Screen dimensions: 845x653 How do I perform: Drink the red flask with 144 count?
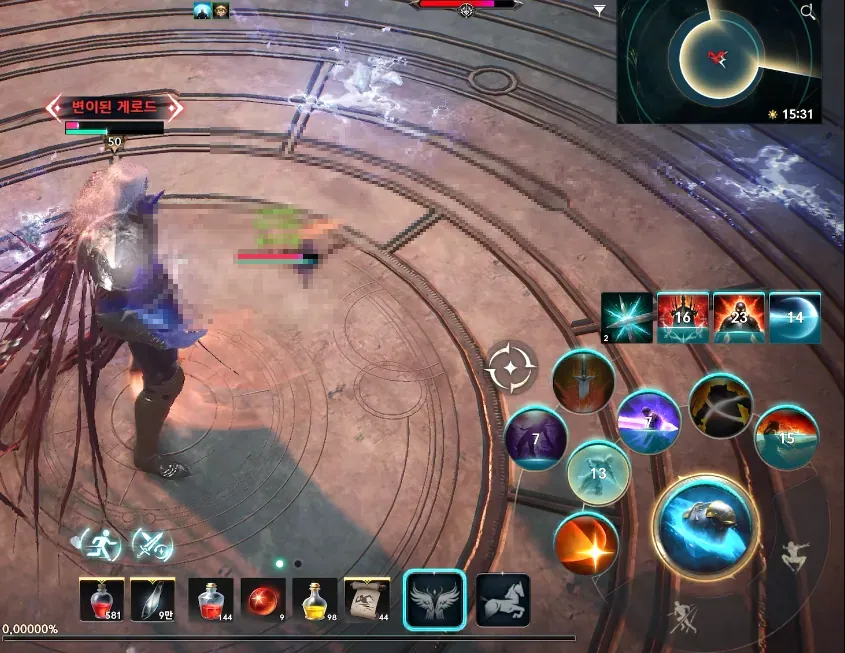211,600
